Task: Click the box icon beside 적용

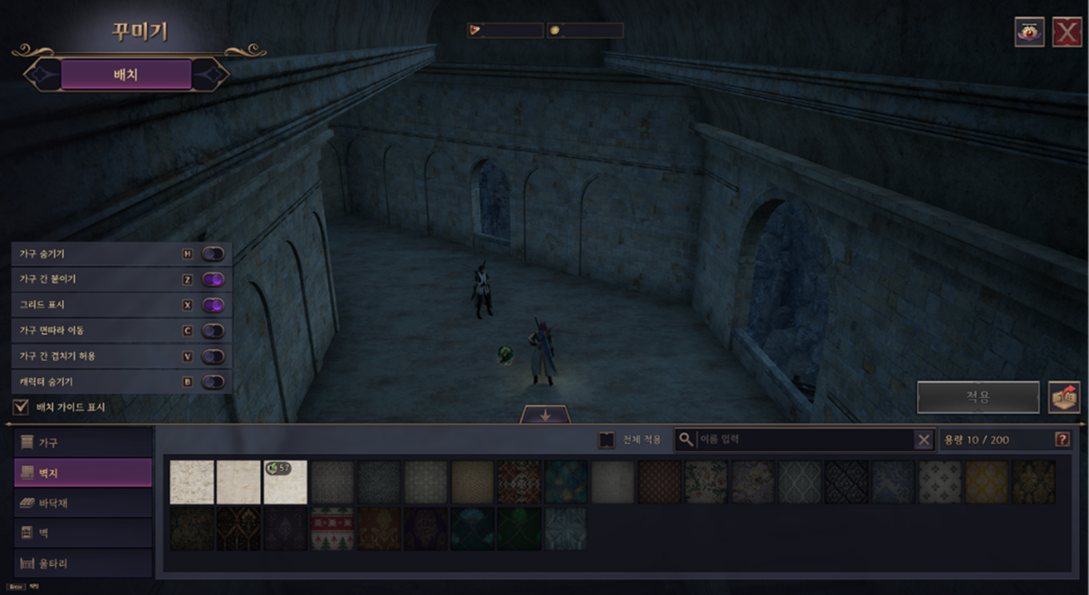Action: click(x=1064, y=397)
